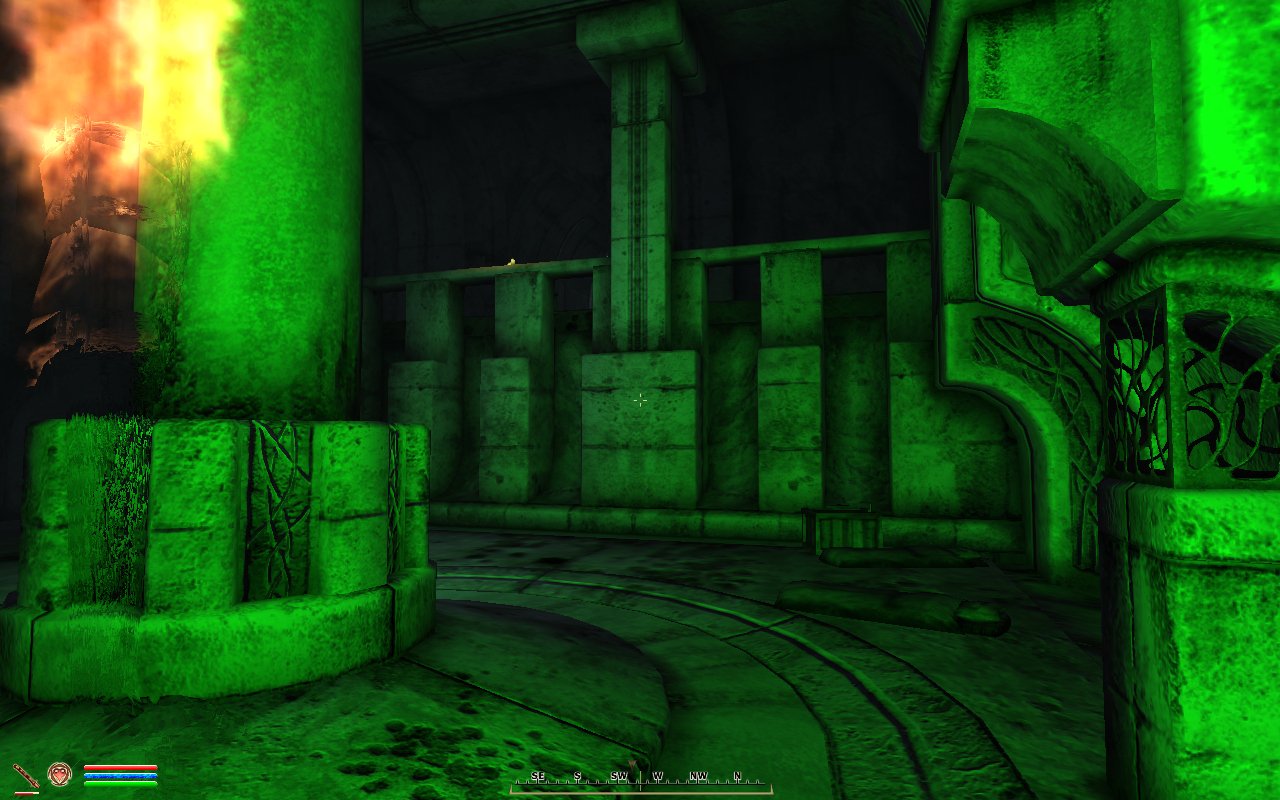Click the green fatigue bar
Viewport: 1280px width, 800px height.
[x=120, y=783]
